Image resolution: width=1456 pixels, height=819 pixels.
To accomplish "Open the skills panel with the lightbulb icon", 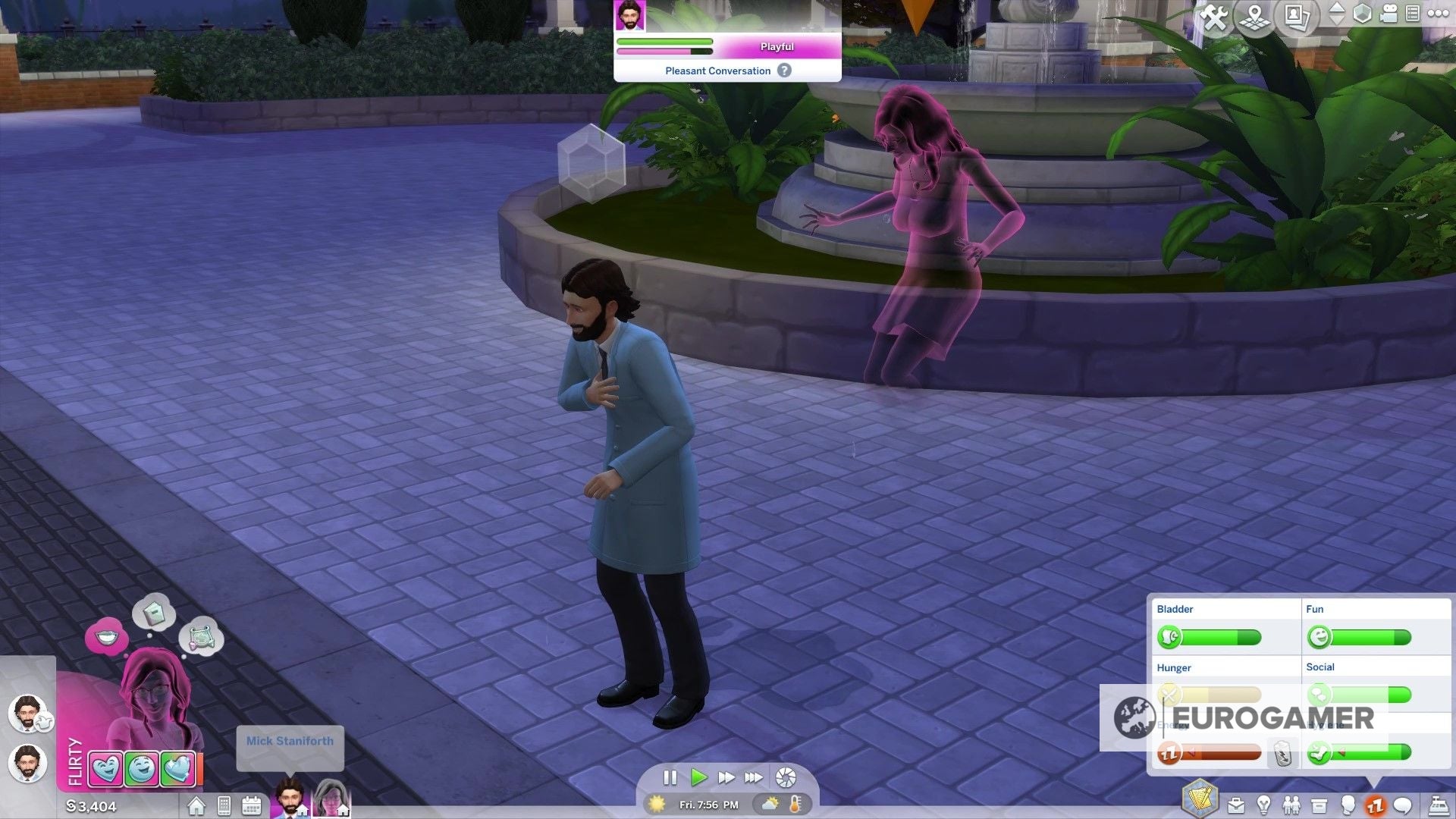I will tap(1264, 804).
